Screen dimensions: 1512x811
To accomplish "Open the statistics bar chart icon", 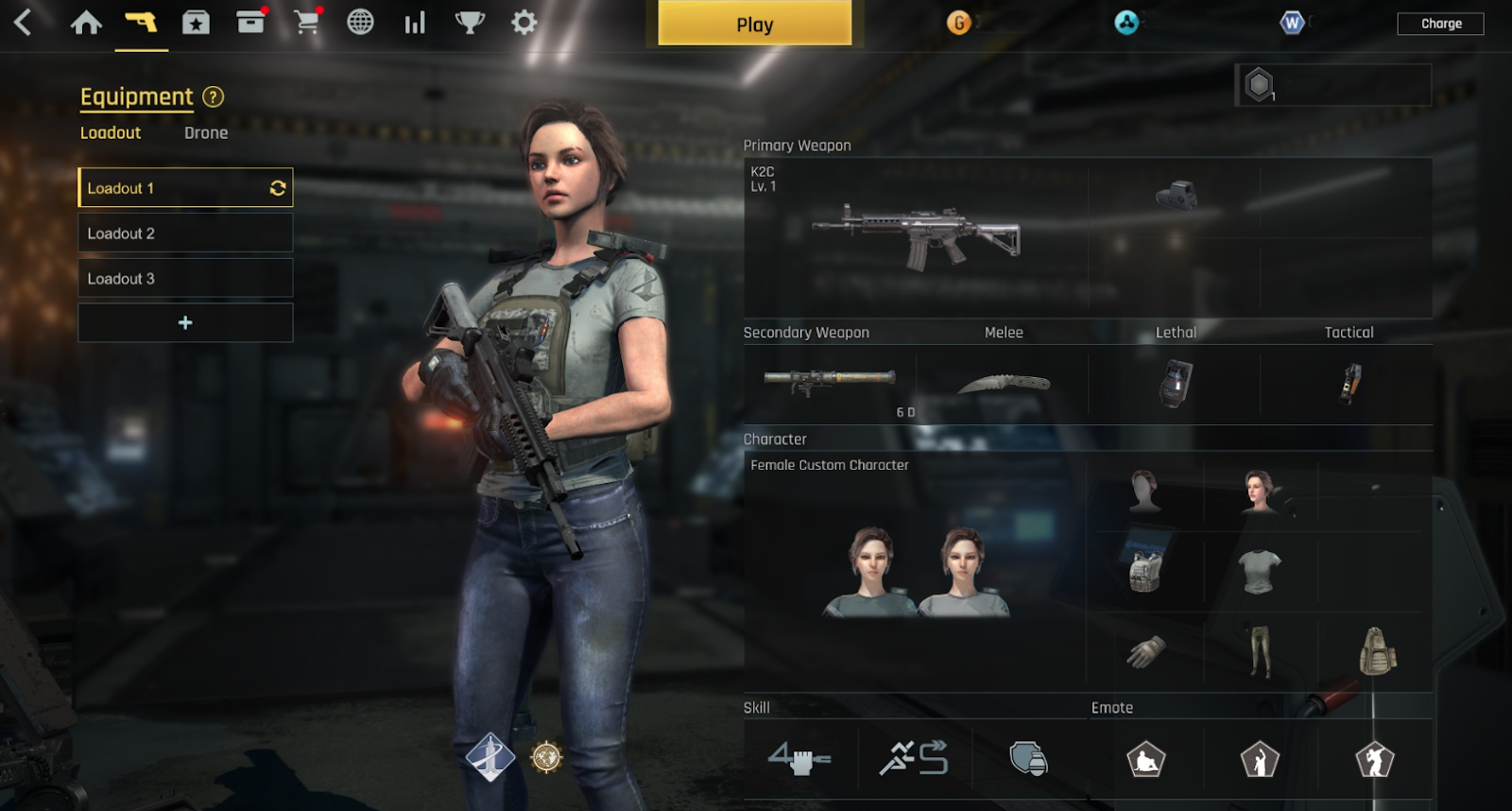I will 415,23.
